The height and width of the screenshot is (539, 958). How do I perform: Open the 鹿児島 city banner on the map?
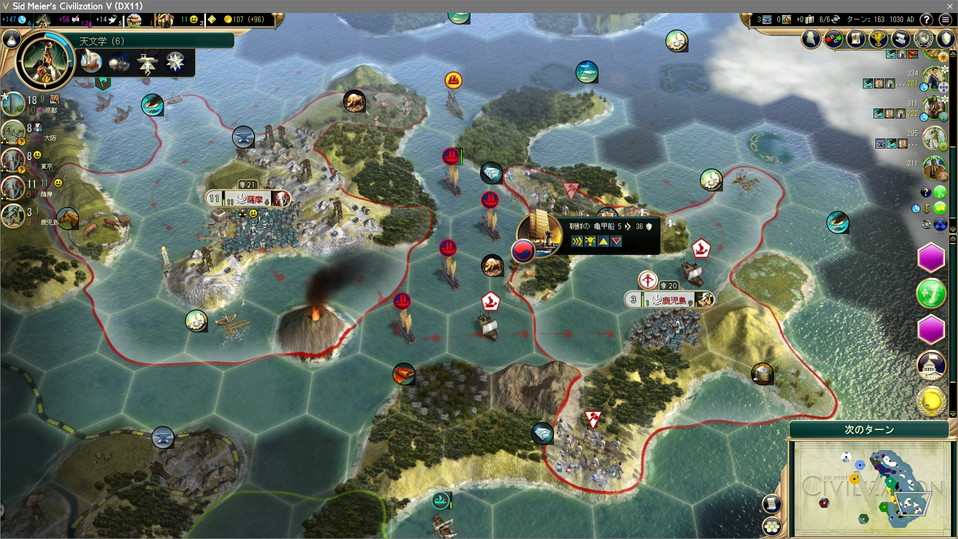[670, 299]
